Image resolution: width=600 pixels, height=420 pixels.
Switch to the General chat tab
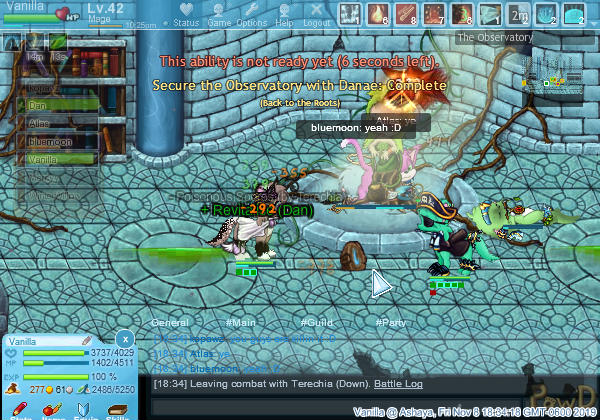(170, 322)
